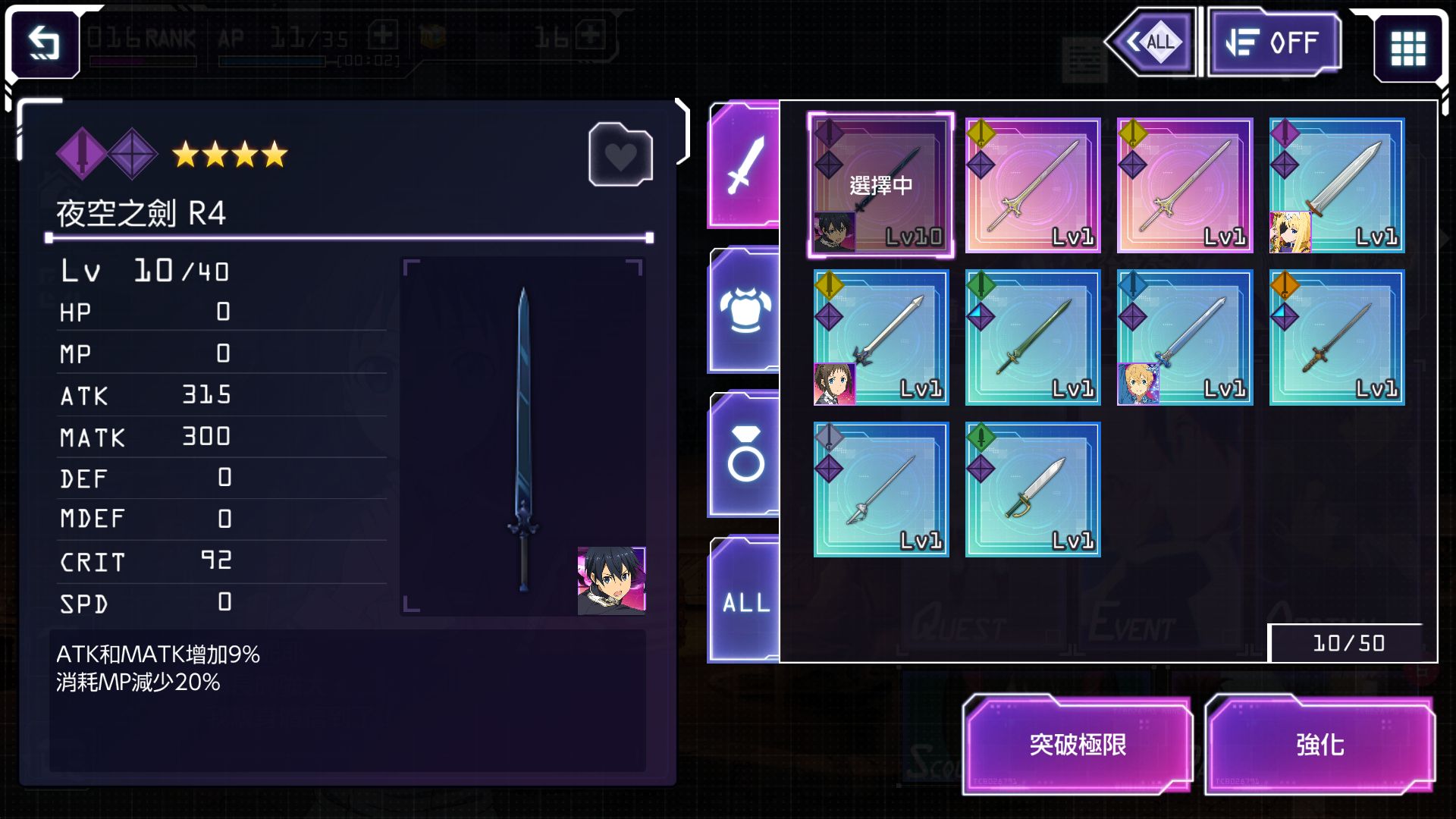The width and height of the screenshot is (1456, 819).
Task: Select the blue sword equipped by Eugeo
Action: click(1184, 337)
